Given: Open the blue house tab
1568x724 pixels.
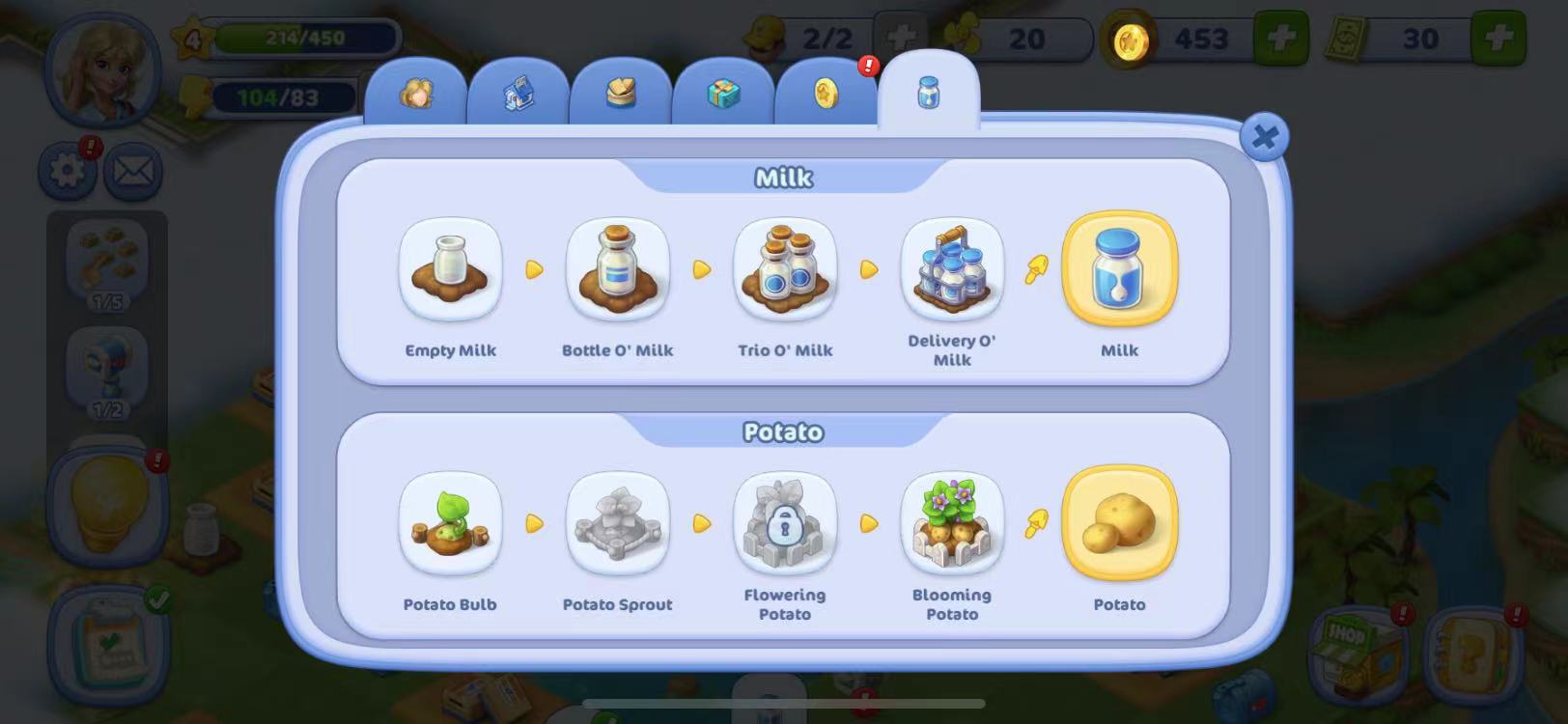Looking at the screenshot, I should click(x=518, y=94).
